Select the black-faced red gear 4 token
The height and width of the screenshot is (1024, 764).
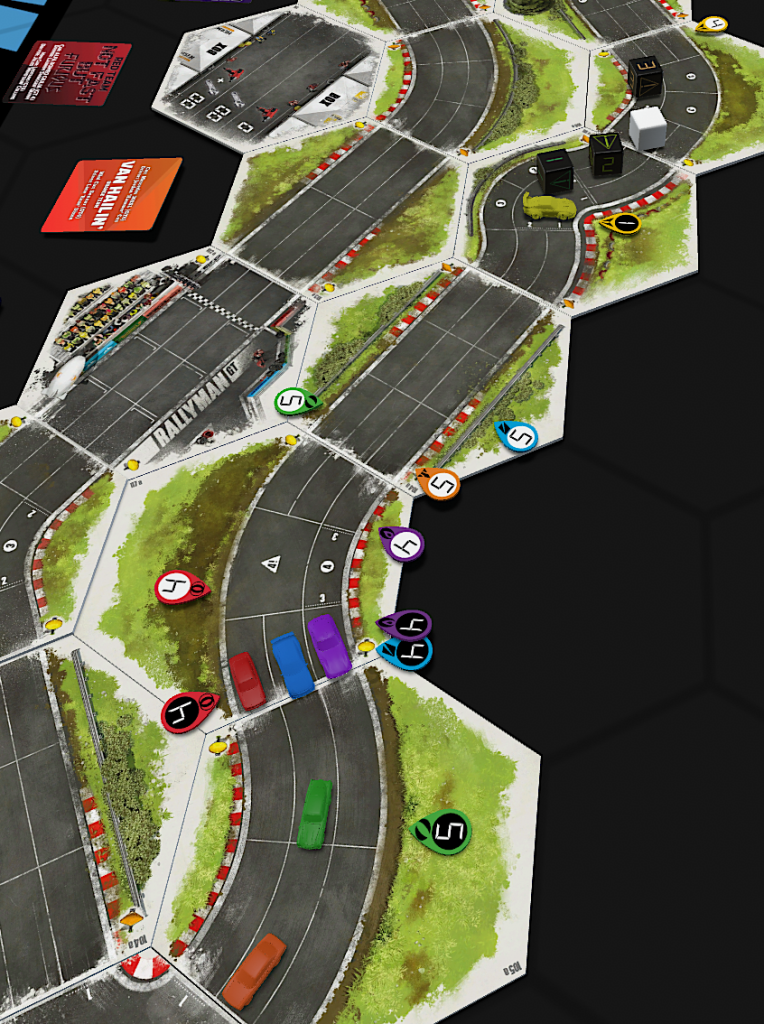coord(188,712)
